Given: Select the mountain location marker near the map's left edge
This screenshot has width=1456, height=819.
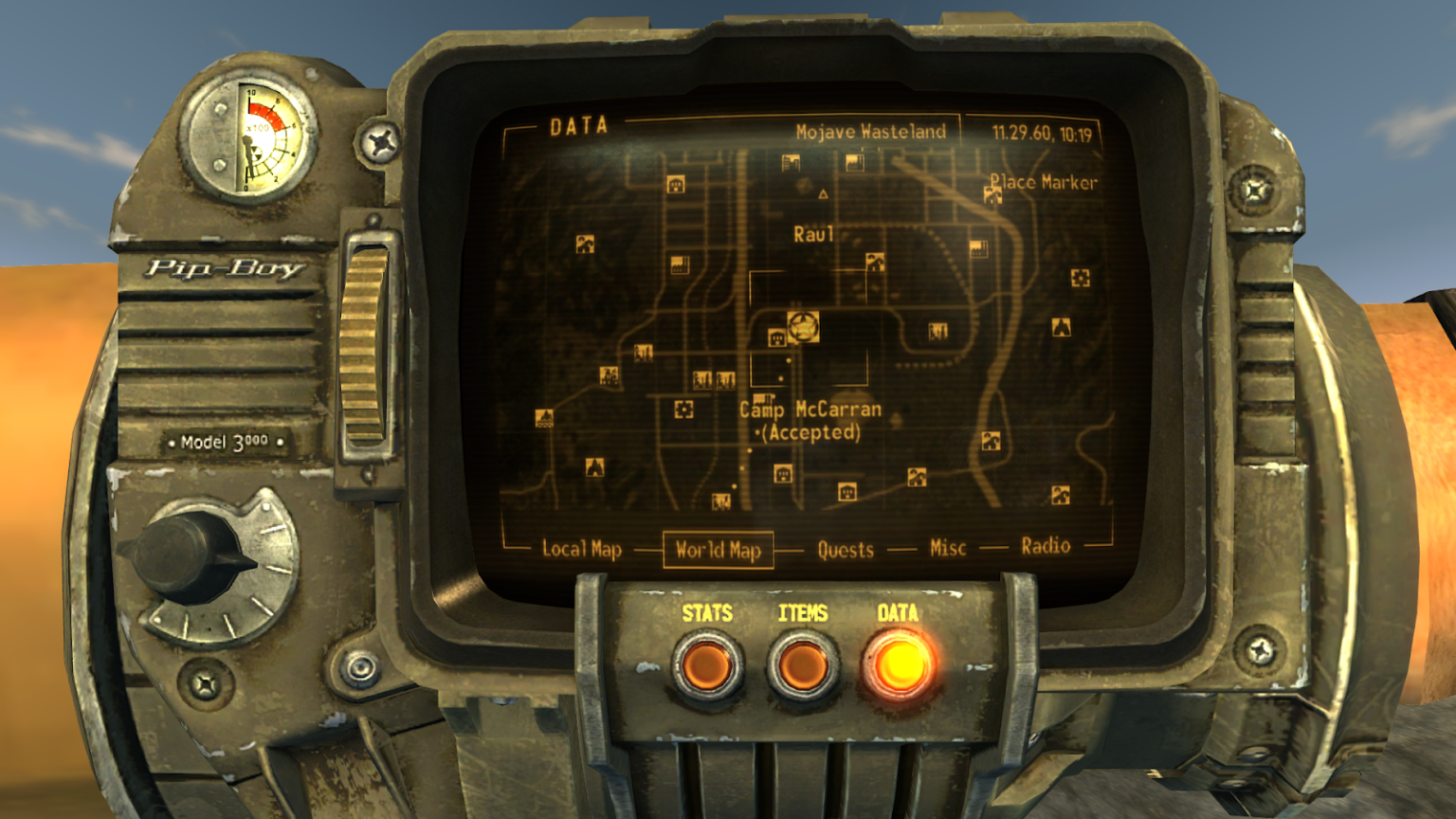Looking at the screenshot, I should click(594, 468).
